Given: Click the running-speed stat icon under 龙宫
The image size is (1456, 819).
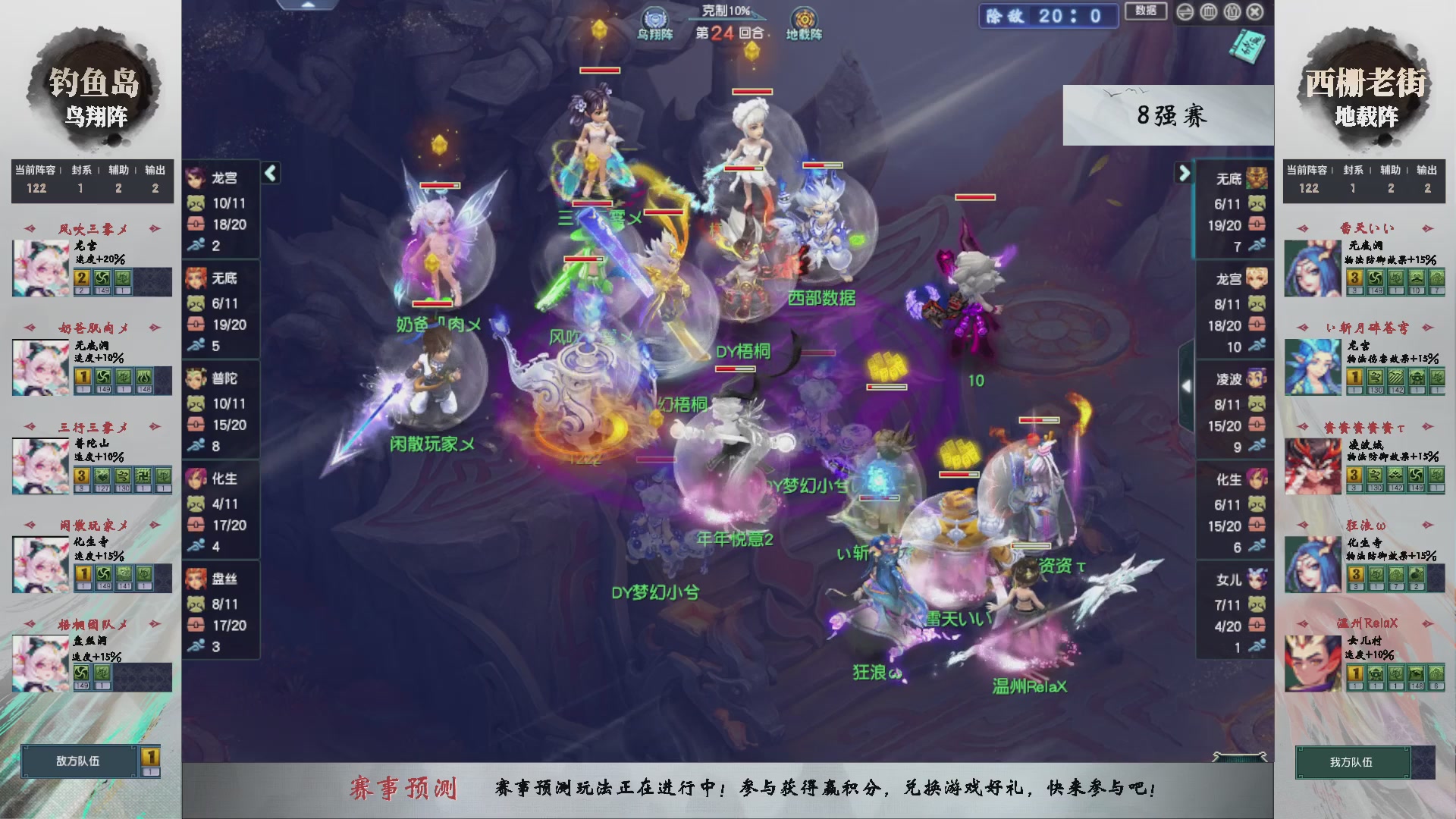Looking at the screenshot, I should tap(196, 245).
